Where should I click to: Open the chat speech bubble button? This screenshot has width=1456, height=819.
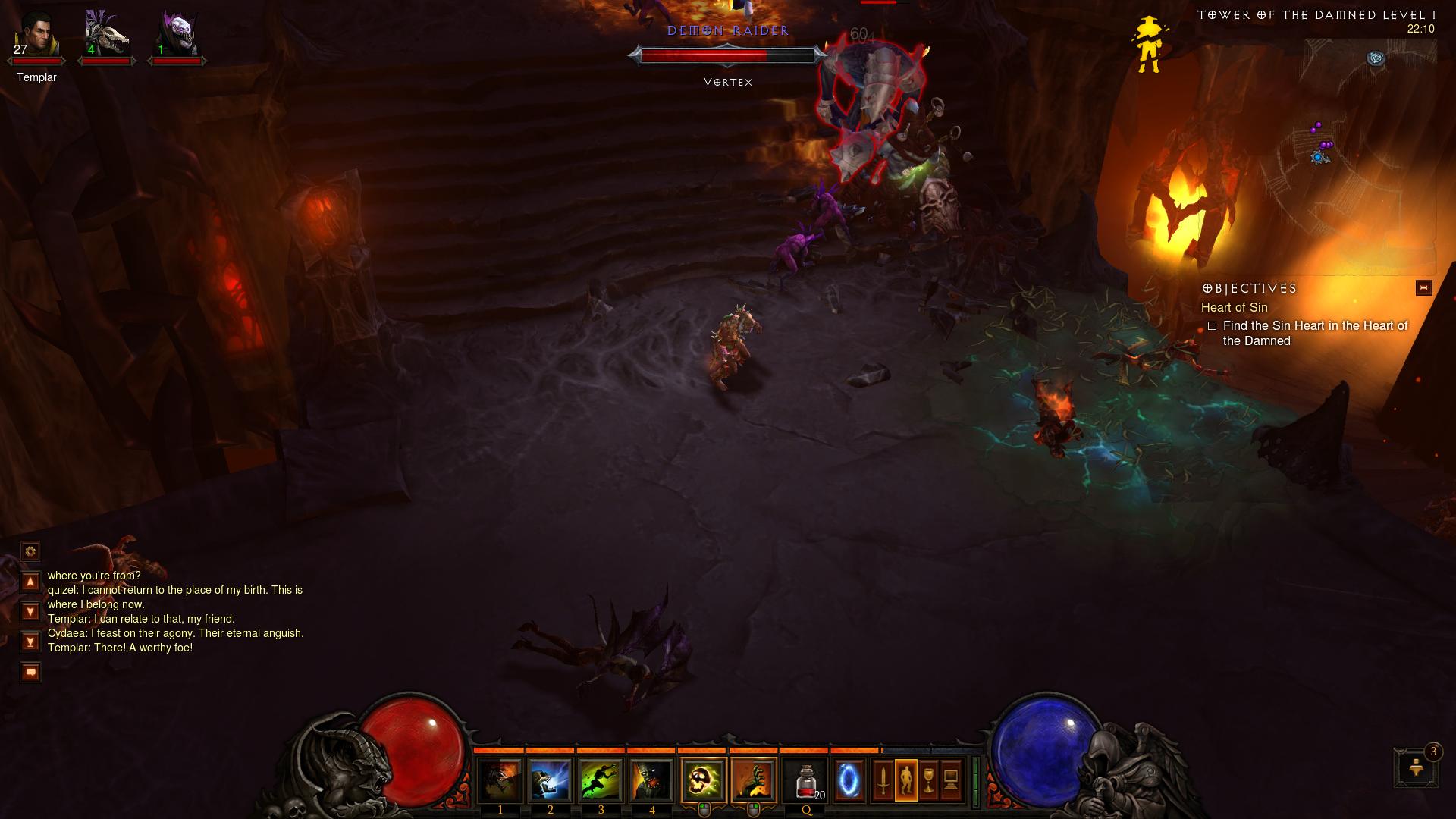tap(30, 672)
